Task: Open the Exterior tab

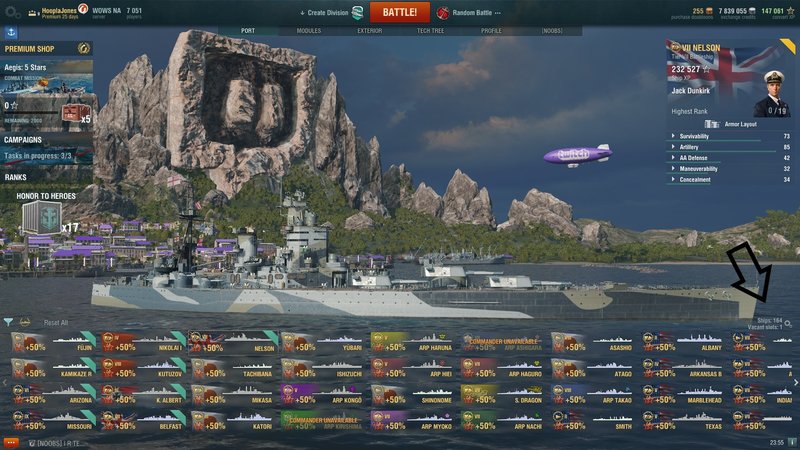Action: (x=369, y=31)
